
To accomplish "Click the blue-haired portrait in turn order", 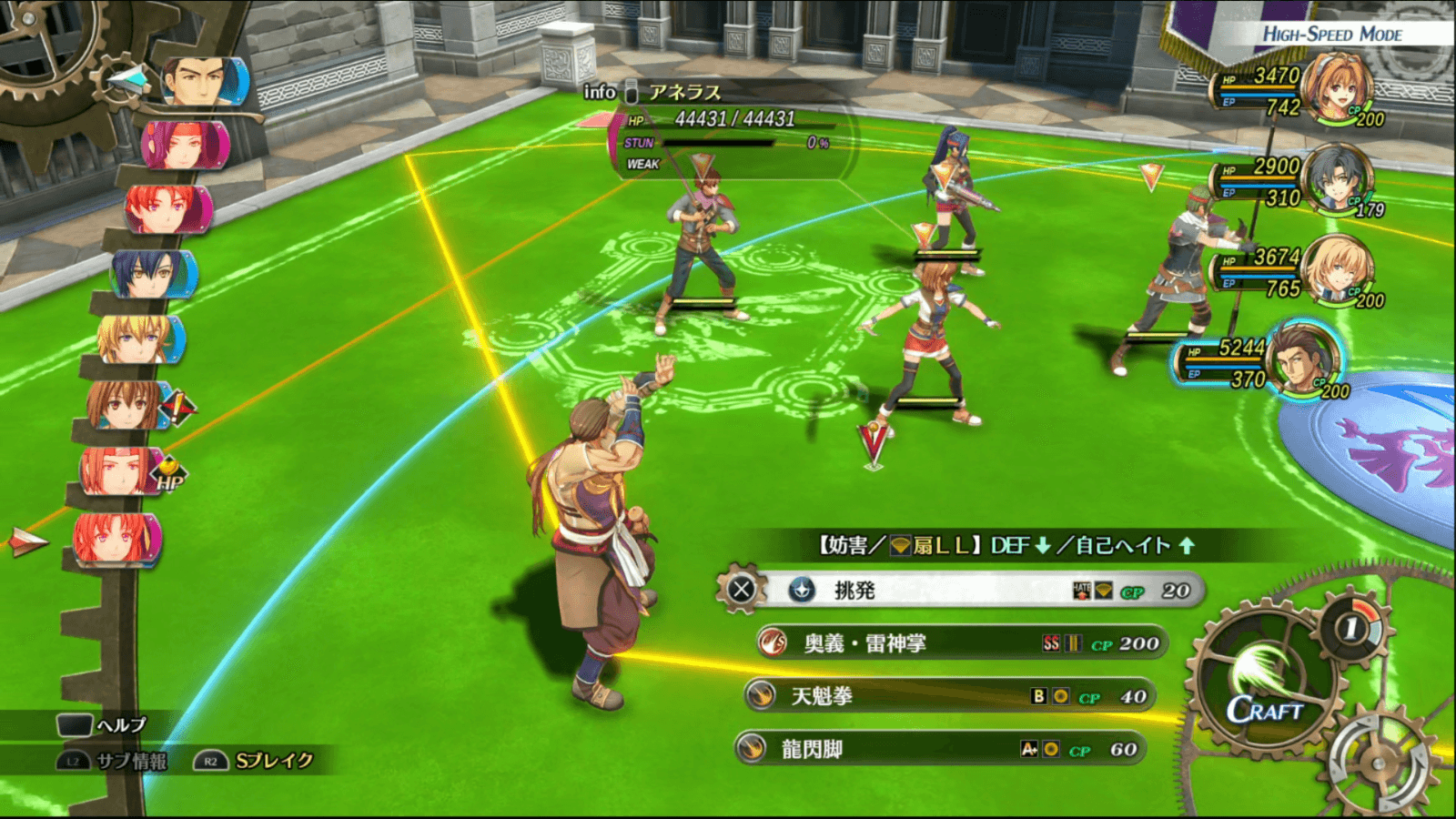I will coord(151,274).
